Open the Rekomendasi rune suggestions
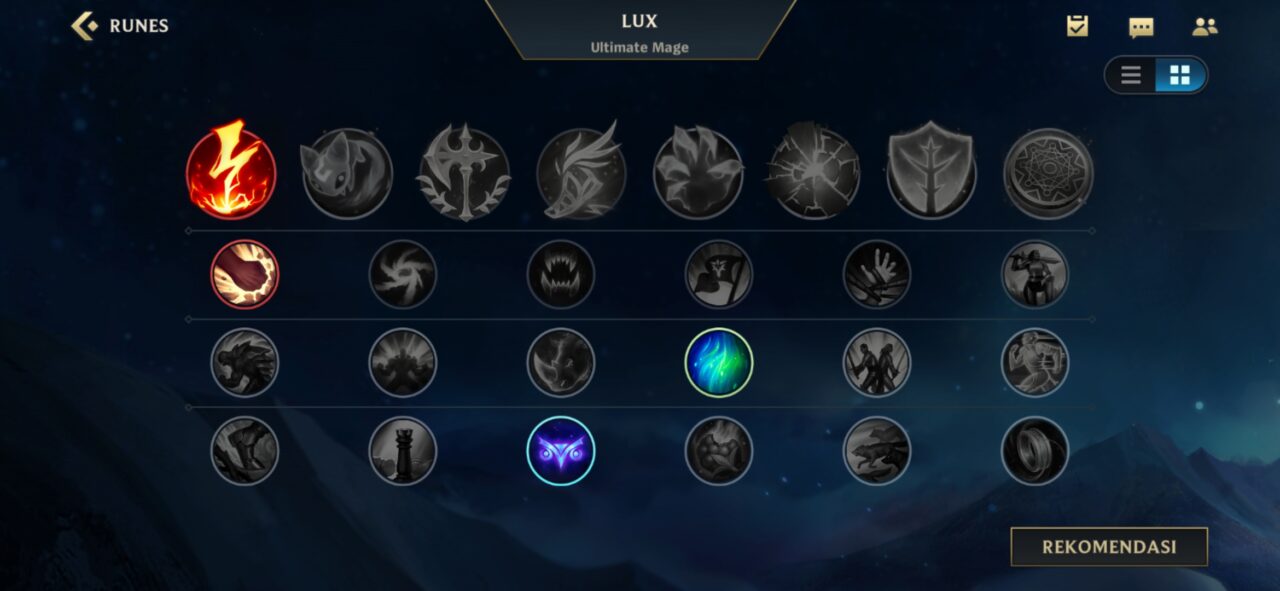 coord(1109,547)
